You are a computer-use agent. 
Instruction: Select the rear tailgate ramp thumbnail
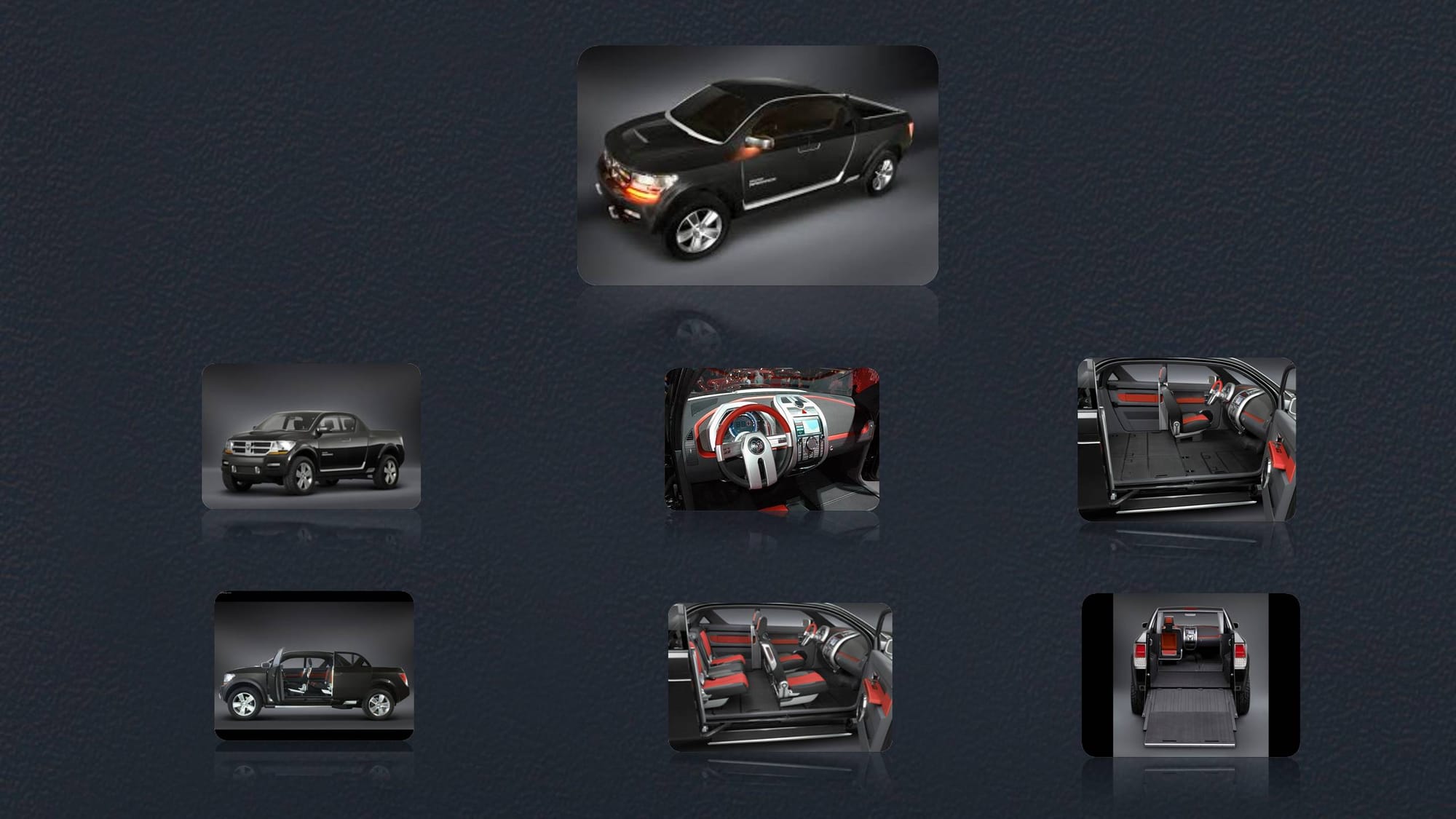tap(1190, 675)
